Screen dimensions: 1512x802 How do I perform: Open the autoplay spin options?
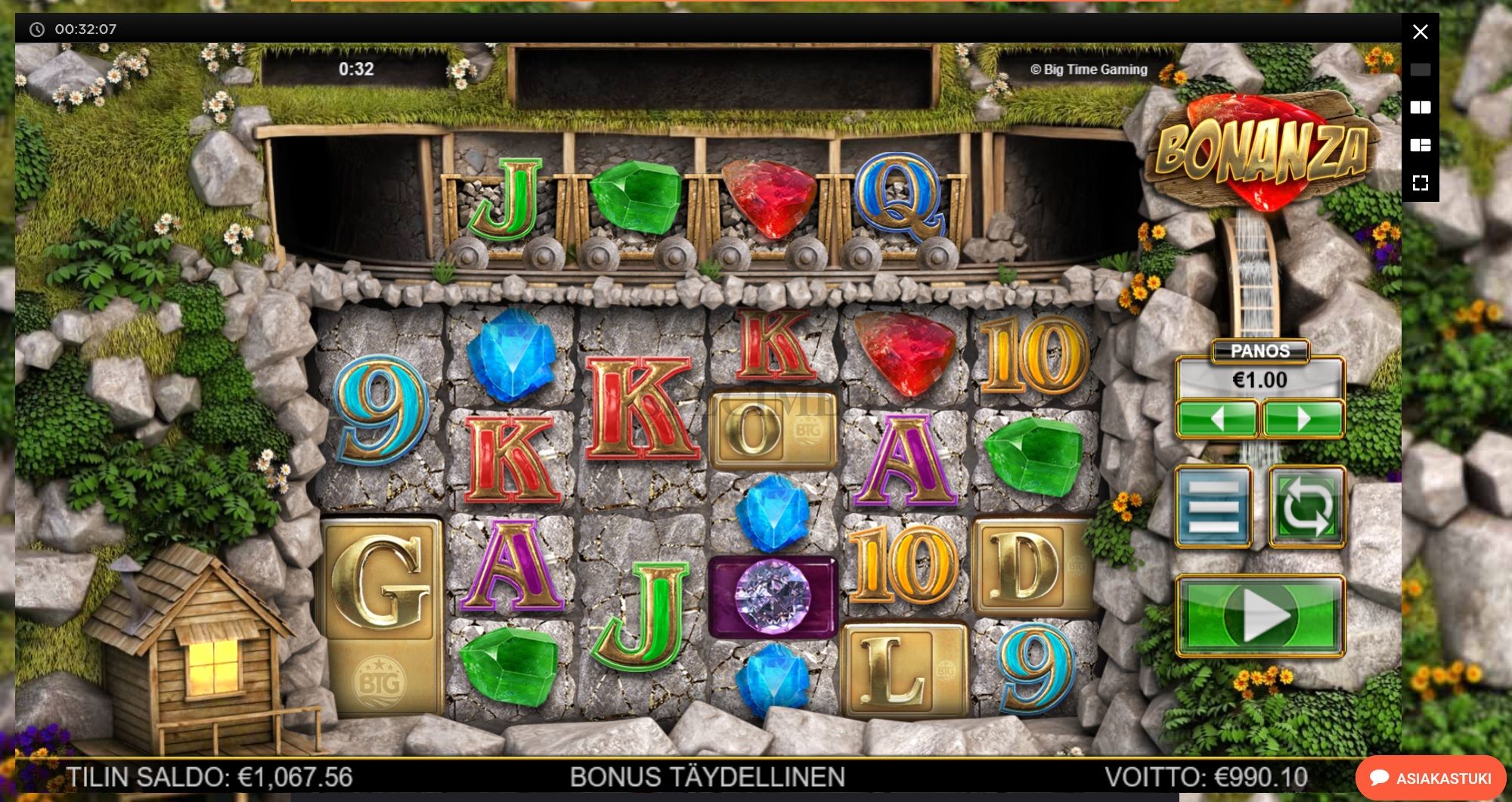click(1306, 506)
